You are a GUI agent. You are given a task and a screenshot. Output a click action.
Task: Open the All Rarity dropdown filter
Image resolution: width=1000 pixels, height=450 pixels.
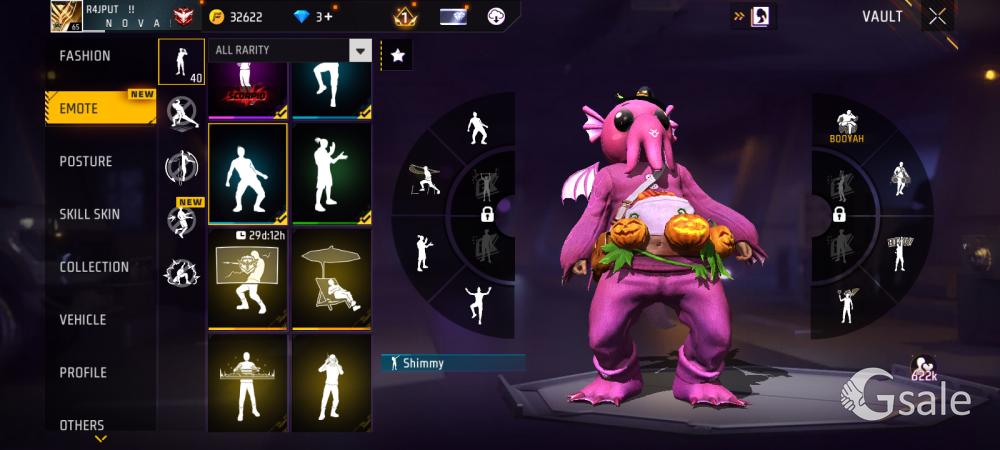tap(289, 50)
